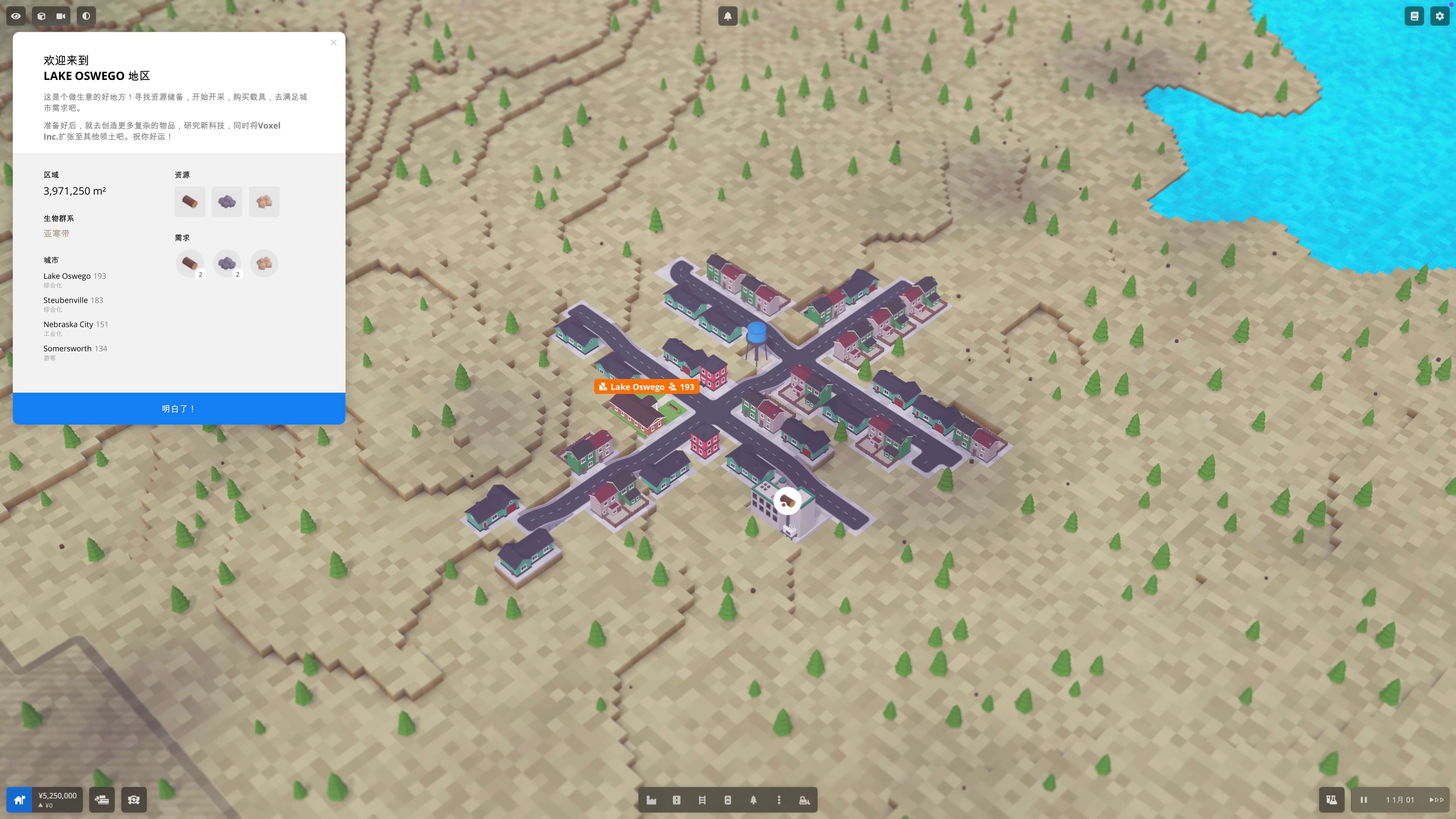Open the game settings gear menu
The width and height of the screenshot is (1456, 819).
[x=1440, y=16]
